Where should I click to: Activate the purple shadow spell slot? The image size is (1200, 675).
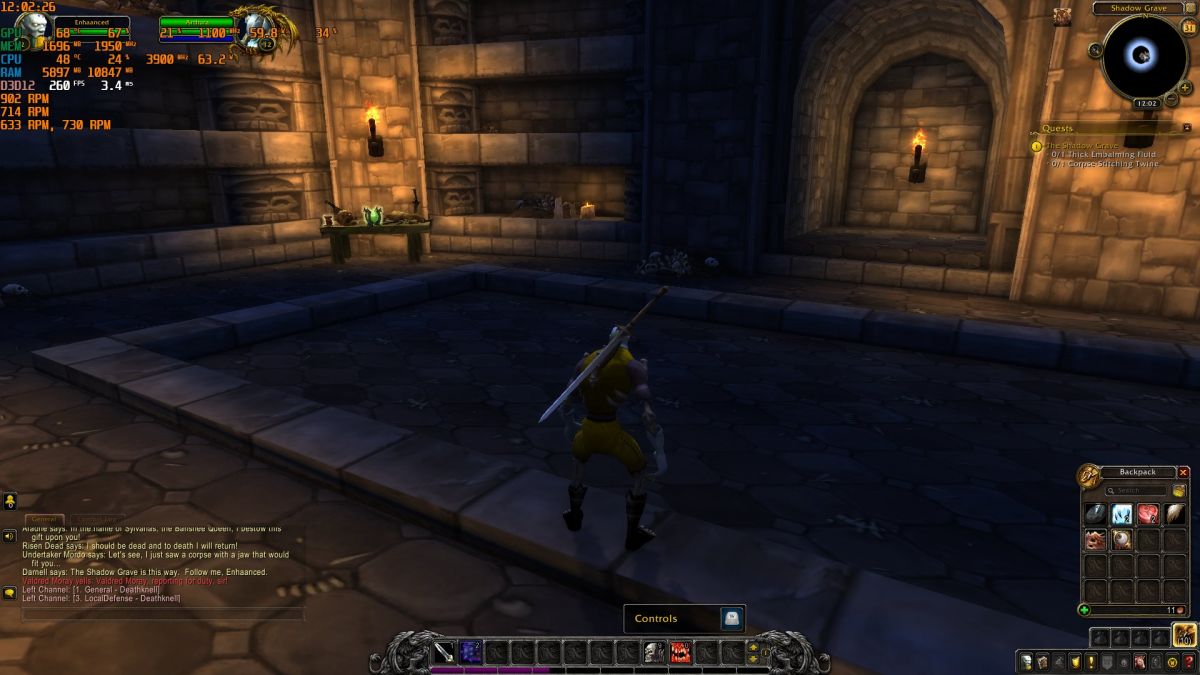pos(471,653)
